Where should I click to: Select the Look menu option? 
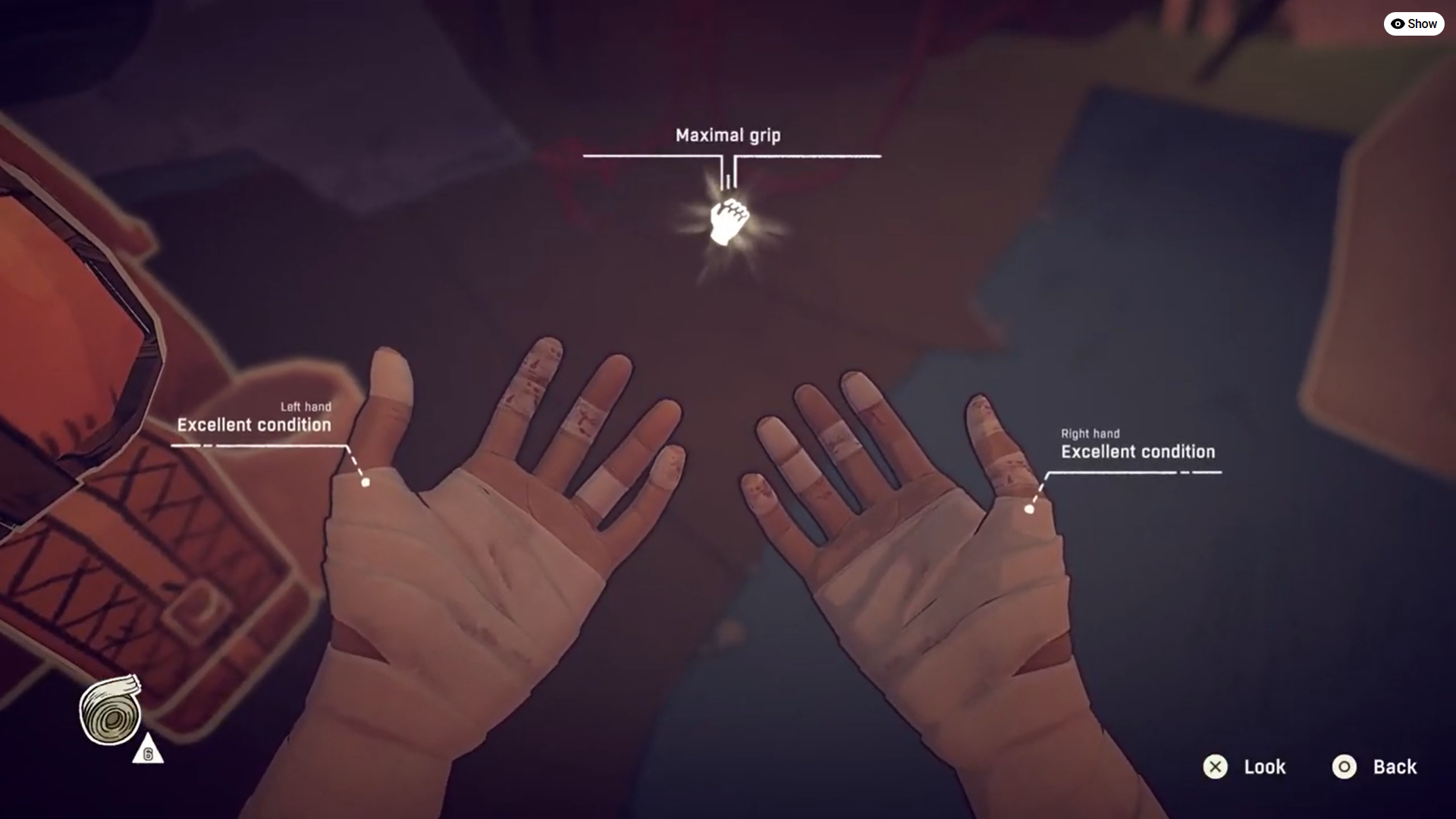tap(1263, 767)
